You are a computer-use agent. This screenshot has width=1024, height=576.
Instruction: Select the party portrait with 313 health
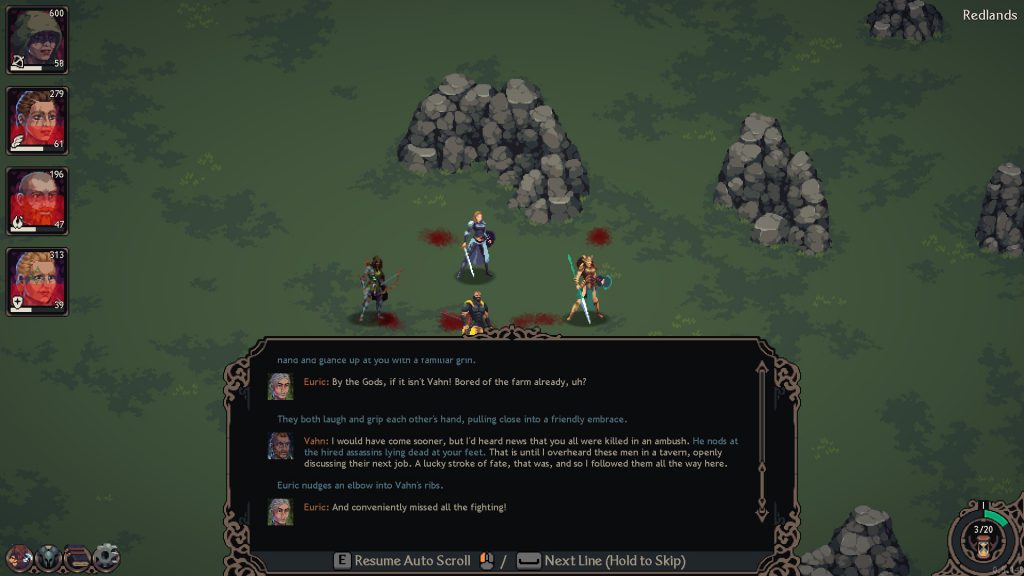click(x=37, y=281)
